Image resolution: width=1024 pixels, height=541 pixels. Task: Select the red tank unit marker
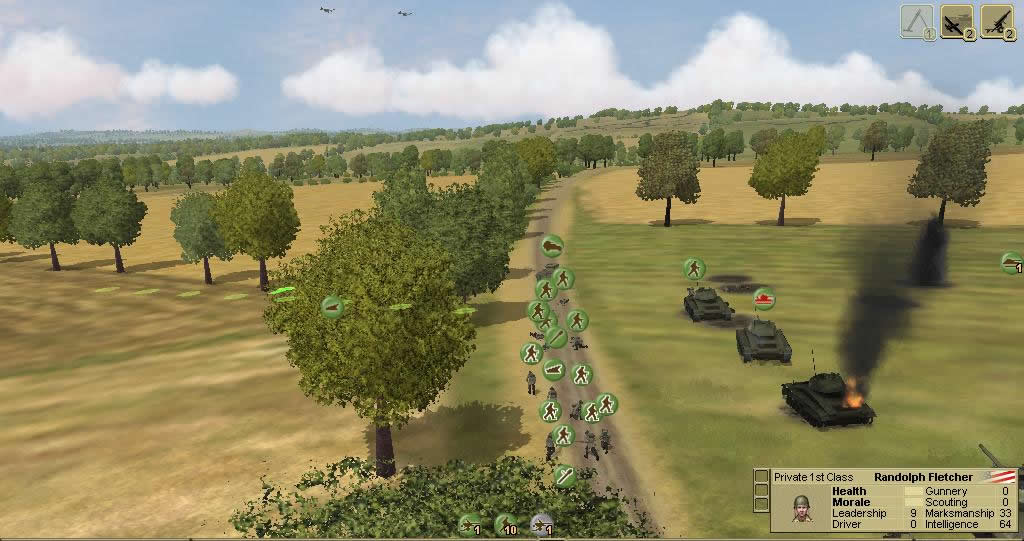[764, 298]
